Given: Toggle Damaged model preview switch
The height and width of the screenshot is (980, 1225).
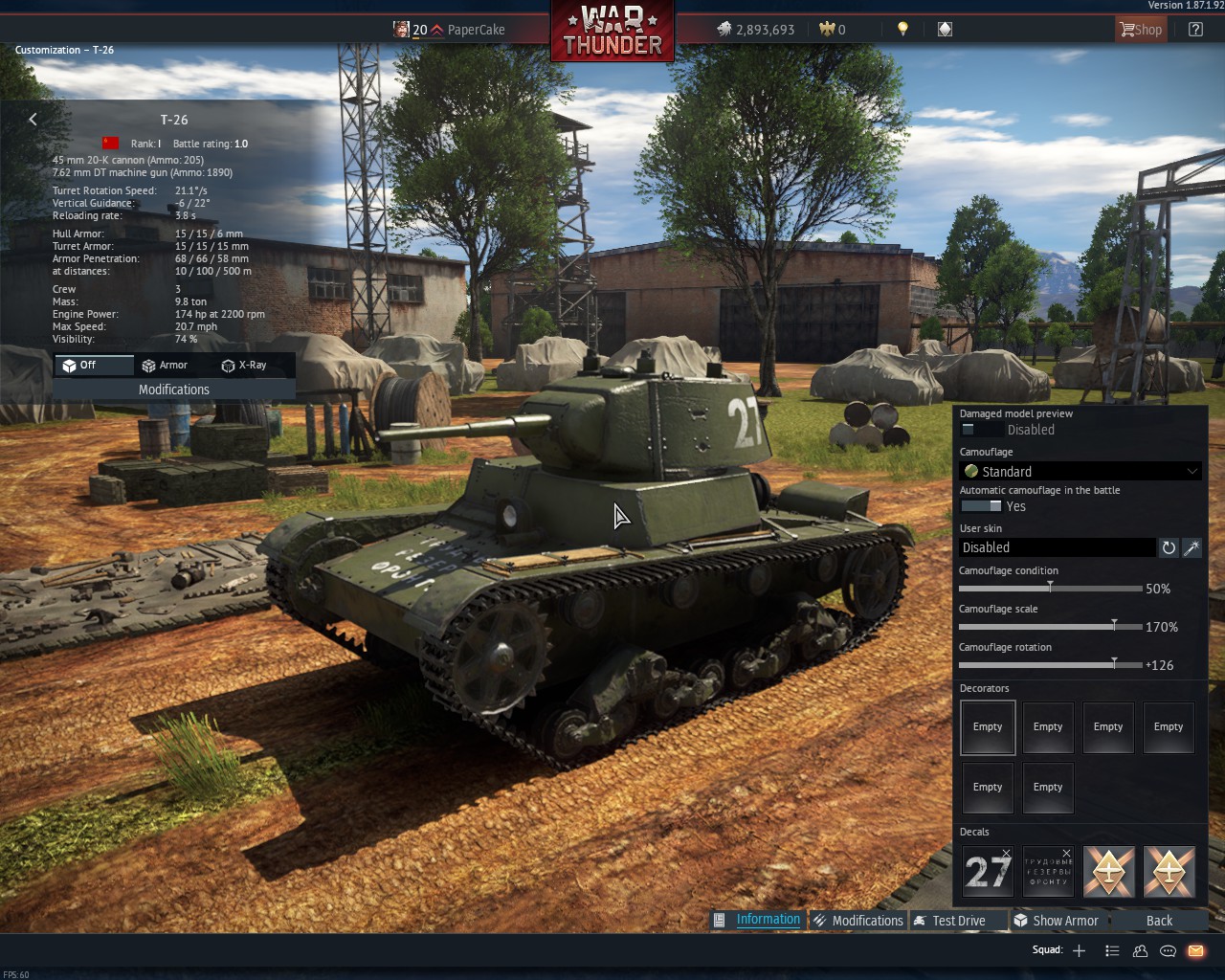Looking at the screenshot, I should click(x=980, y=430).
